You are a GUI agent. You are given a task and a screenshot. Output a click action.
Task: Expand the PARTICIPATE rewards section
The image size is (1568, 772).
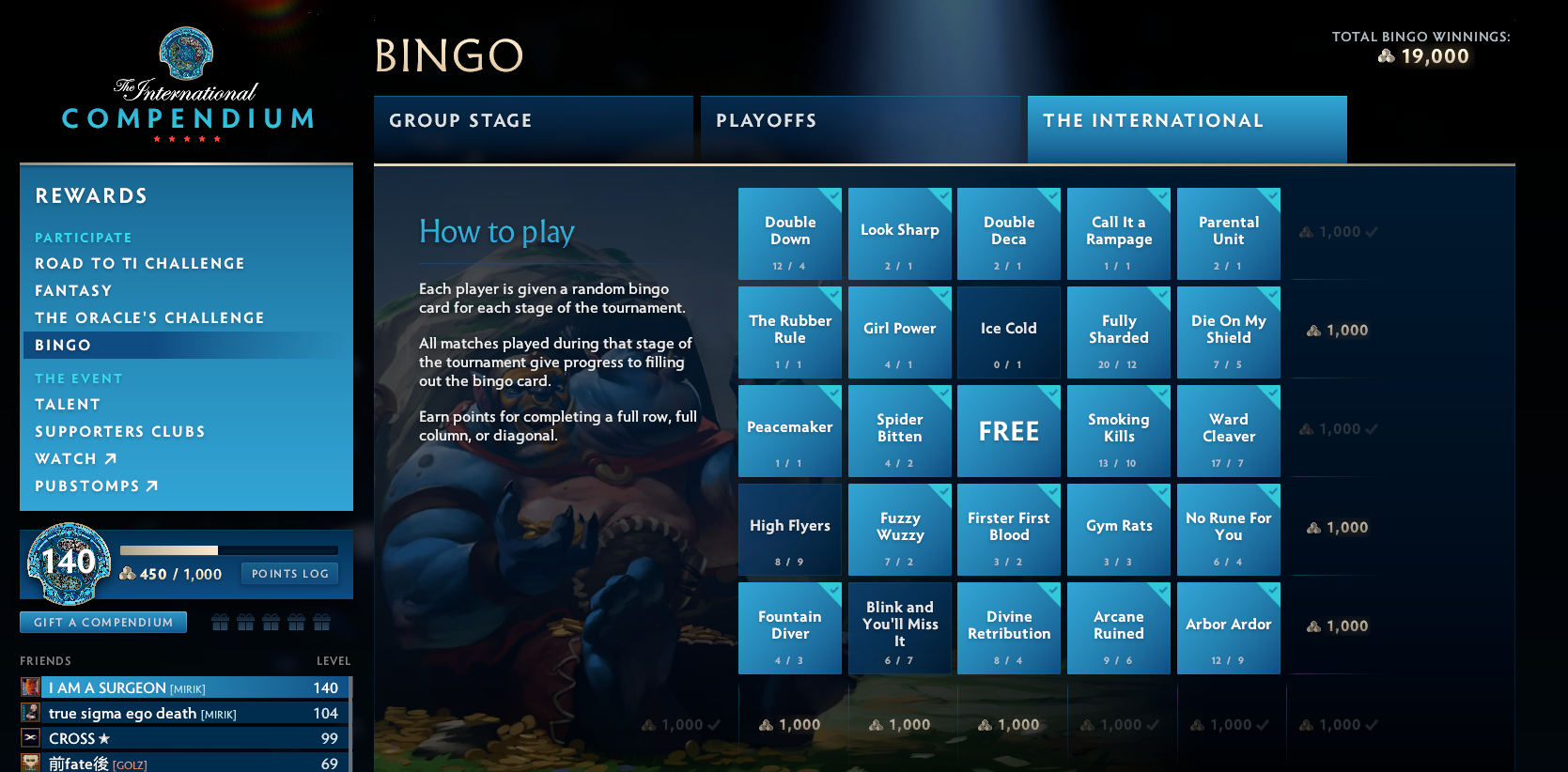83,238
